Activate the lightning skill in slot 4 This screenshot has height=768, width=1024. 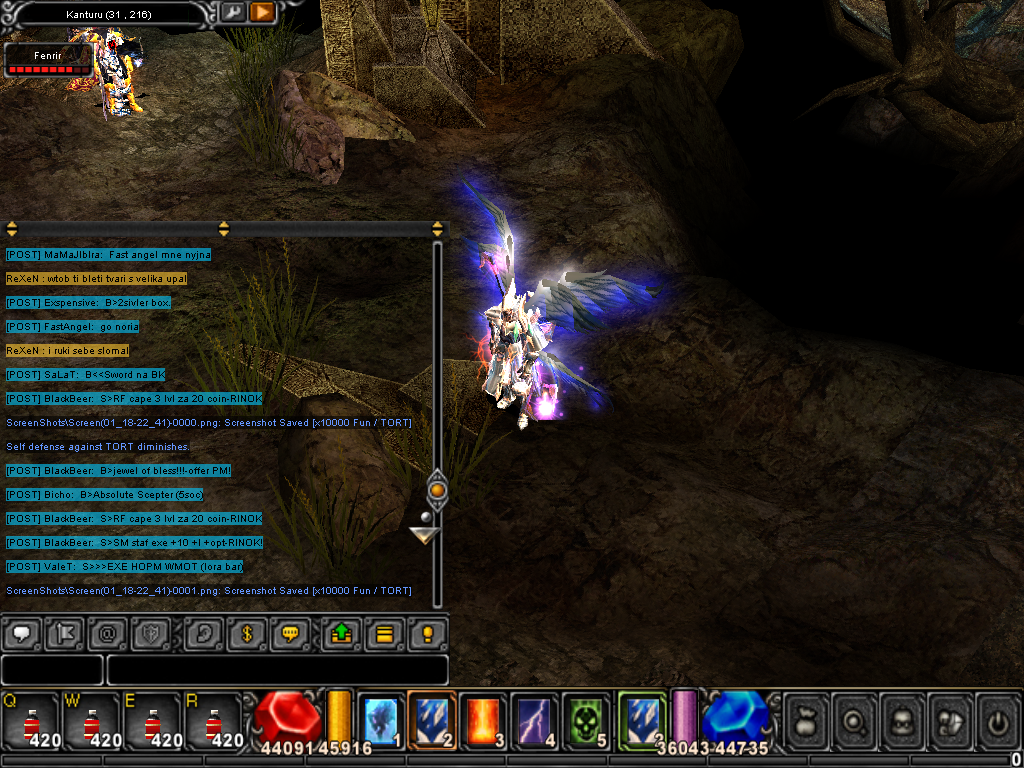[x=537, y=720]
